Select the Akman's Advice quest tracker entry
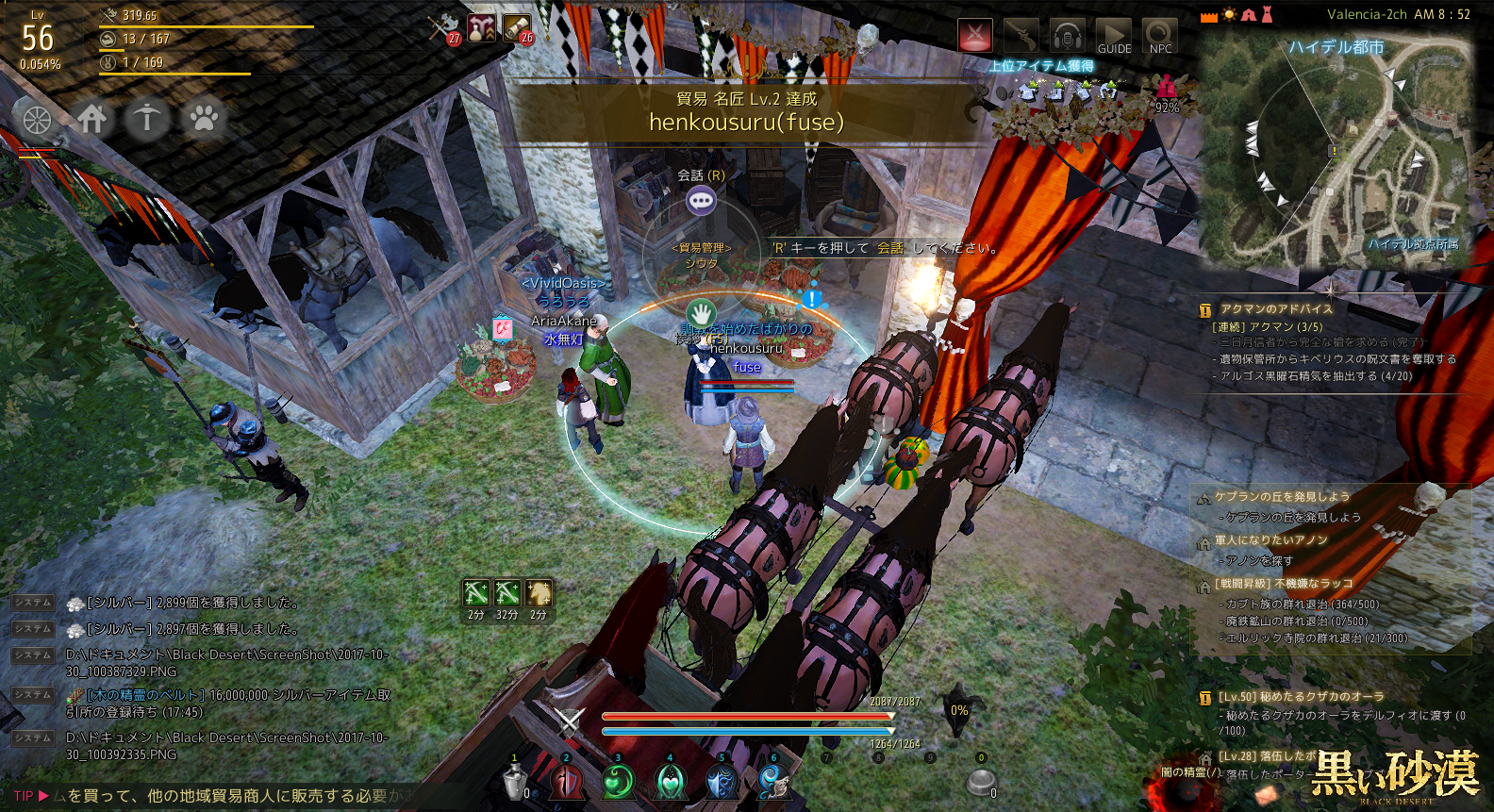This screenshot has height=812, width=1494. pyautogui.click(x=1276, y=308)
